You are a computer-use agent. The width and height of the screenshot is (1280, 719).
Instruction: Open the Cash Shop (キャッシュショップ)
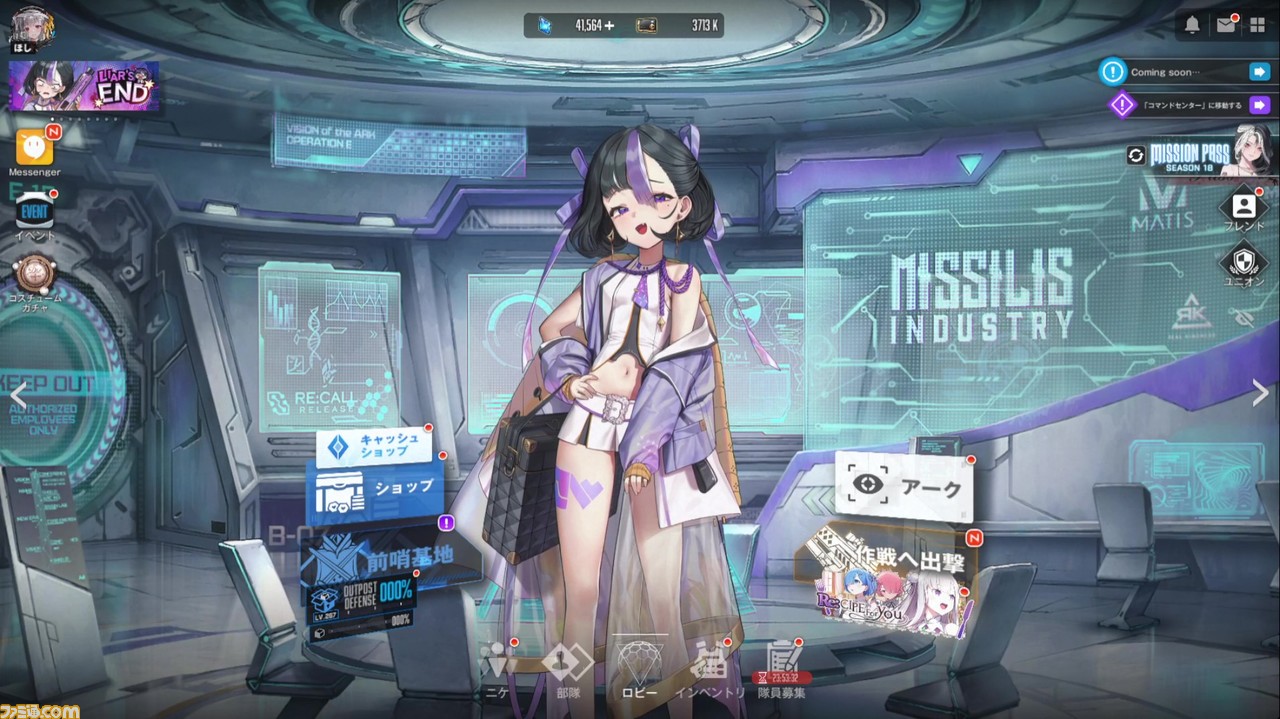point(372,447)
